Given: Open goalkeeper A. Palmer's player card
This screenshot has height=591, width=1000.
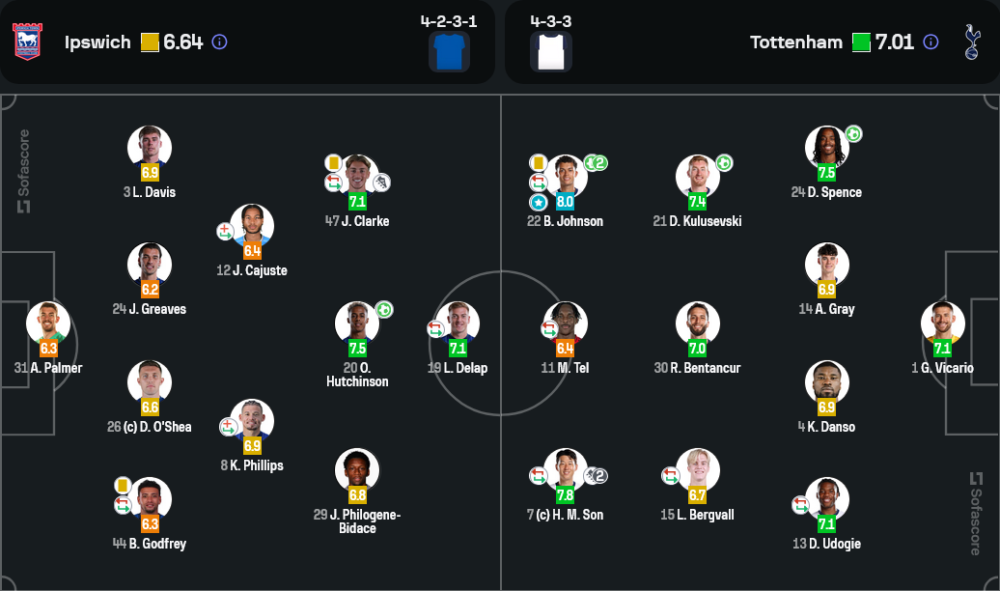Looking at the screenshot, I should coord(49,323).
